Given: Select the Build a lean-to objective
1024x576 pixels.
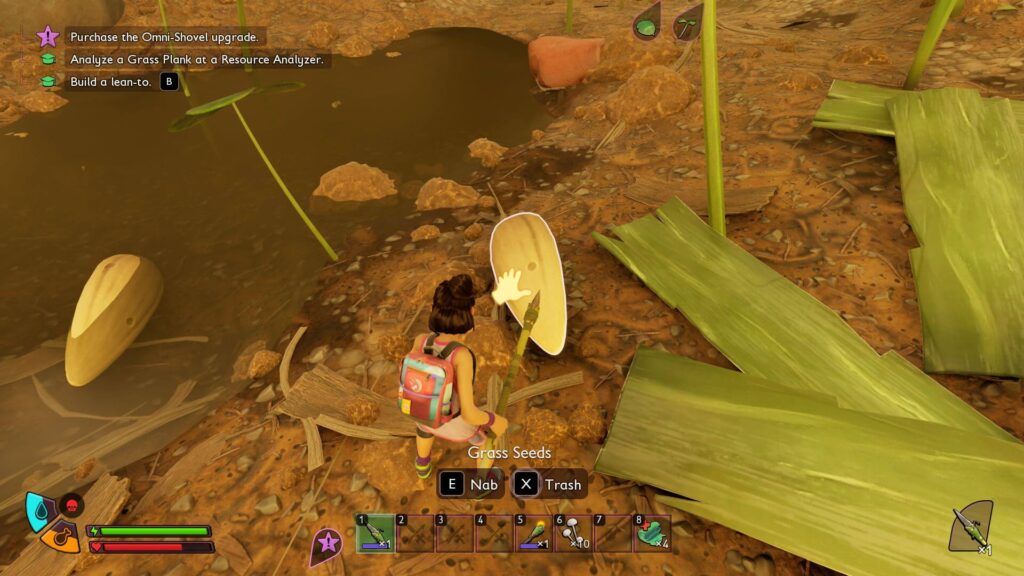Looking at the screenshot, I should coord(111,82).
